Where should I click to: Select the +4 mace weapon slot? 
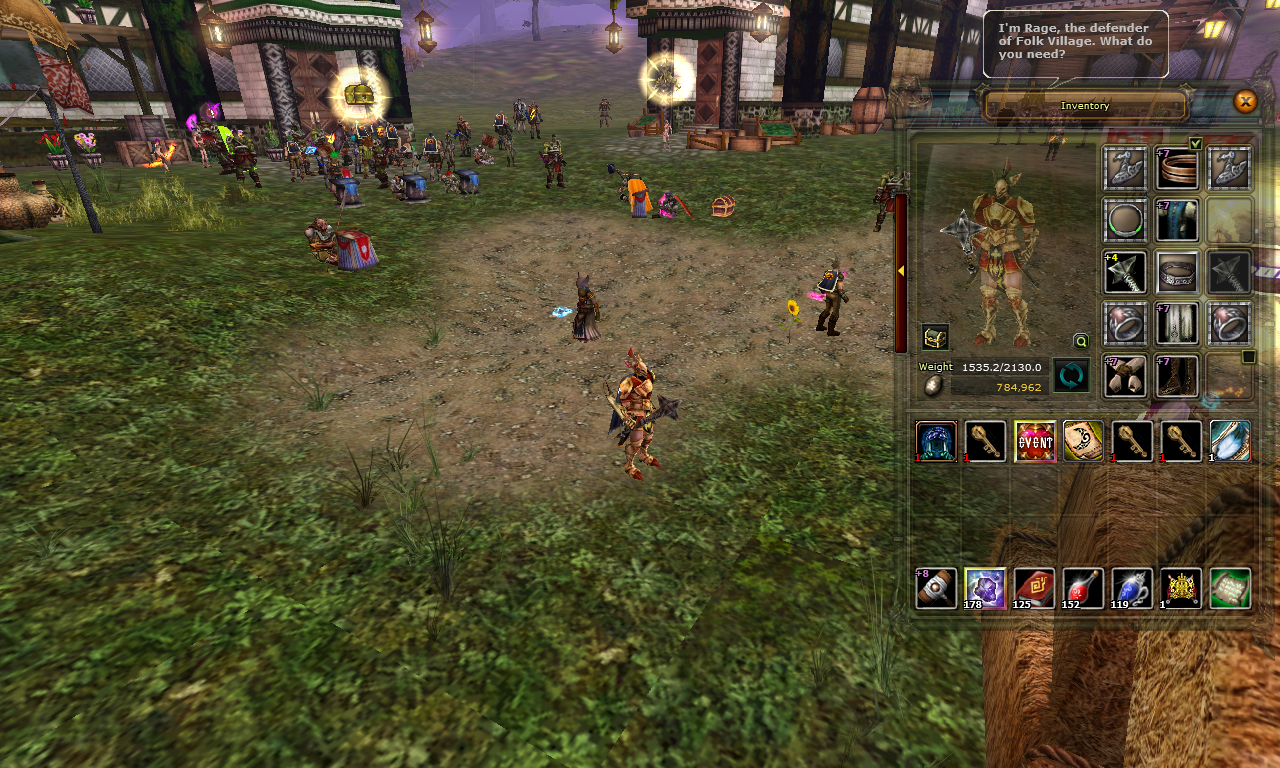(1125, 272)
